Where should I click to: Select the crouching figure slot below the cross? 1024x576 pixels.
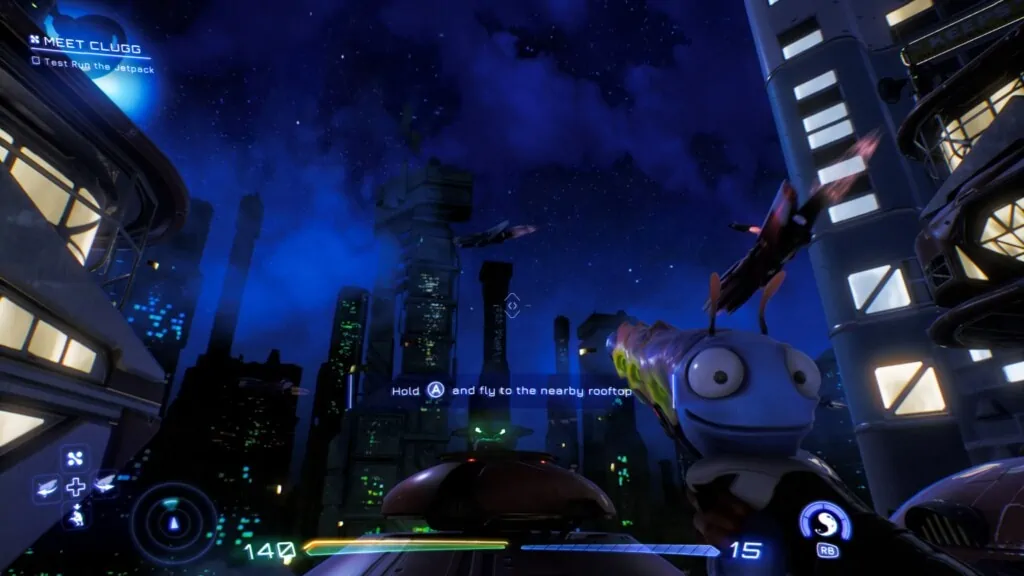(75, 515)
